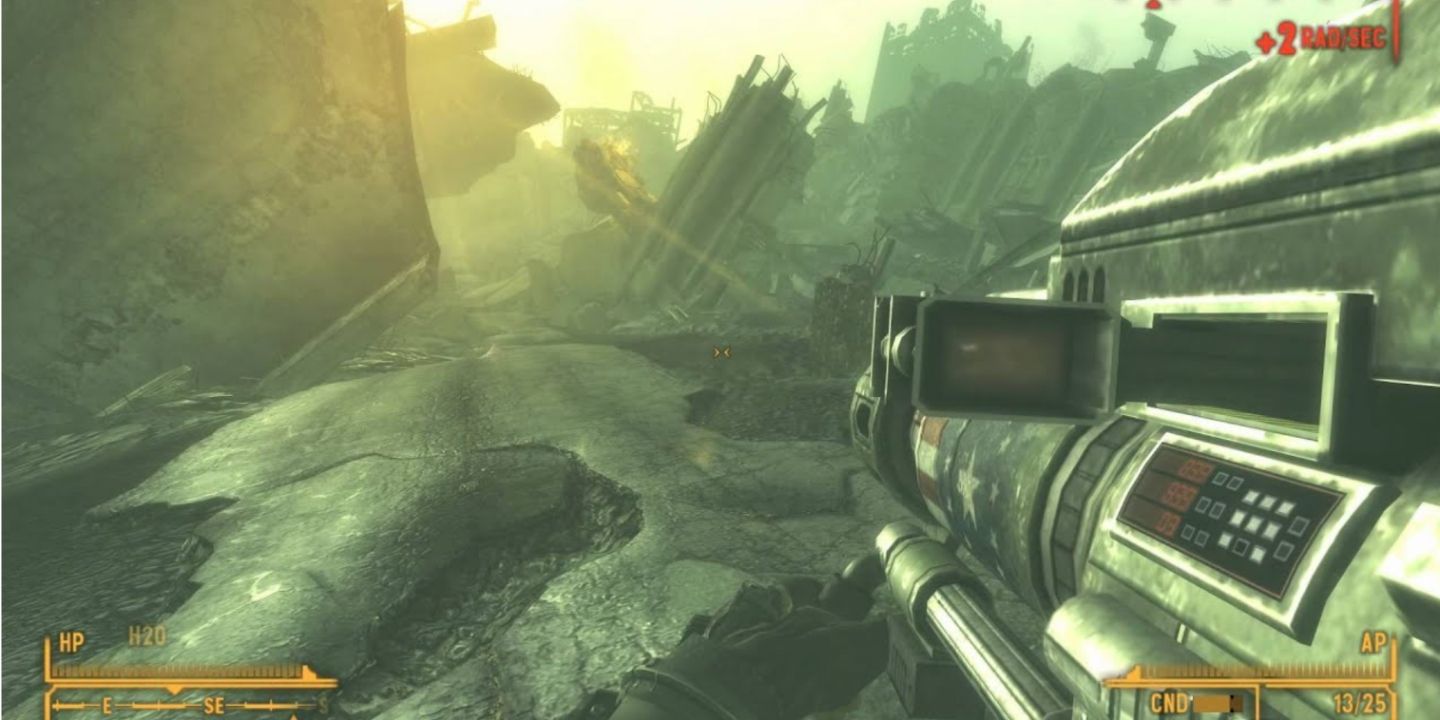The height and width of the screenshot is (720, 1440).
Task: Select the upward notch marker on the compass
Action: (294, 716)
